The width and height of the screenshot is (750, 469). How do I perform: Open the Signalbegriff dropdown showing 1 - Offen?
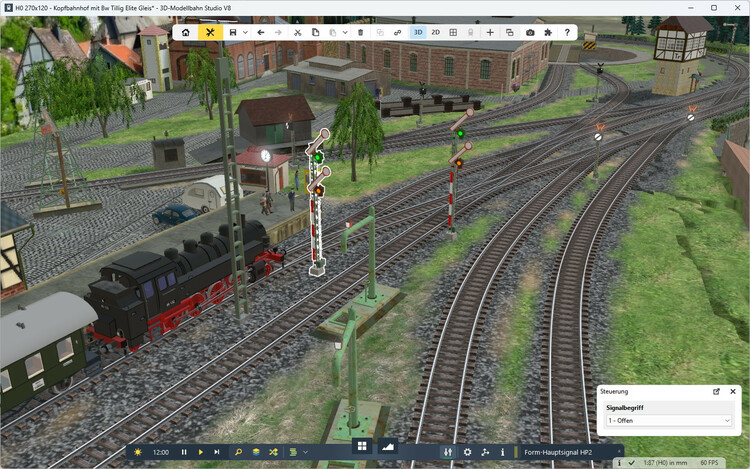click(x=669, y=421)
